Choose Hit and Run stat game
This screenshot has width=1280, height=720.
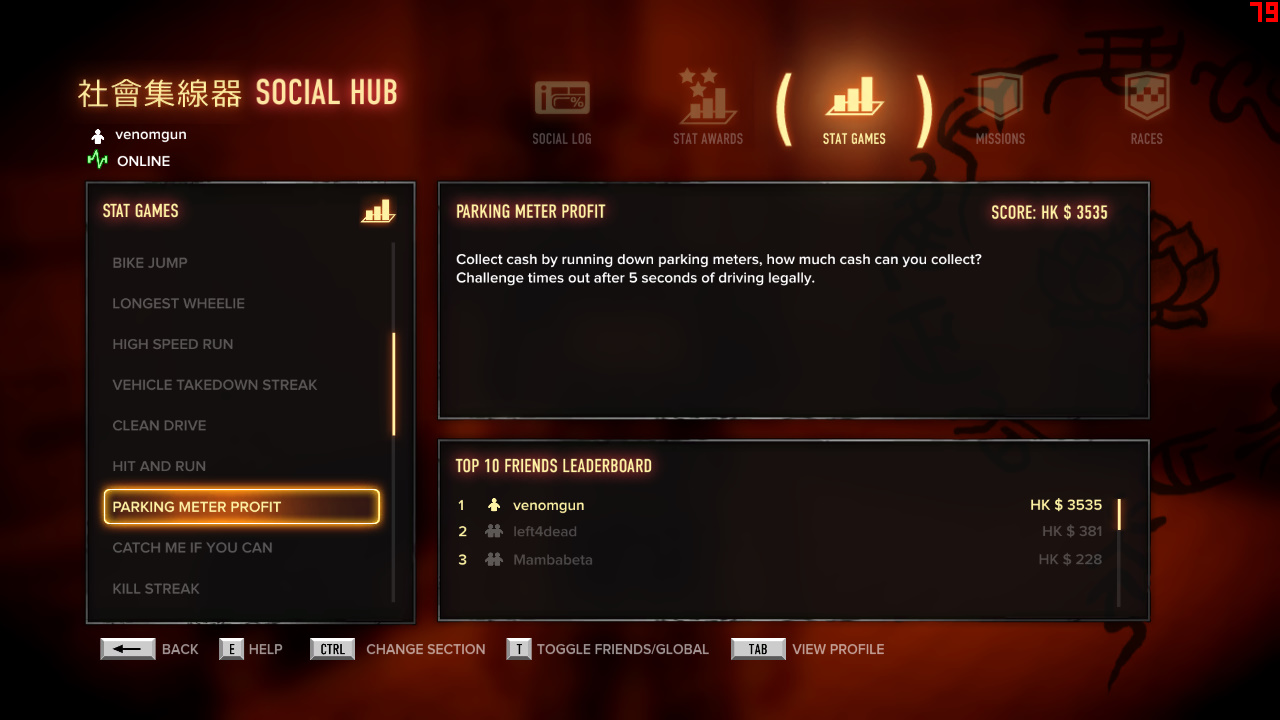point(159,466)
